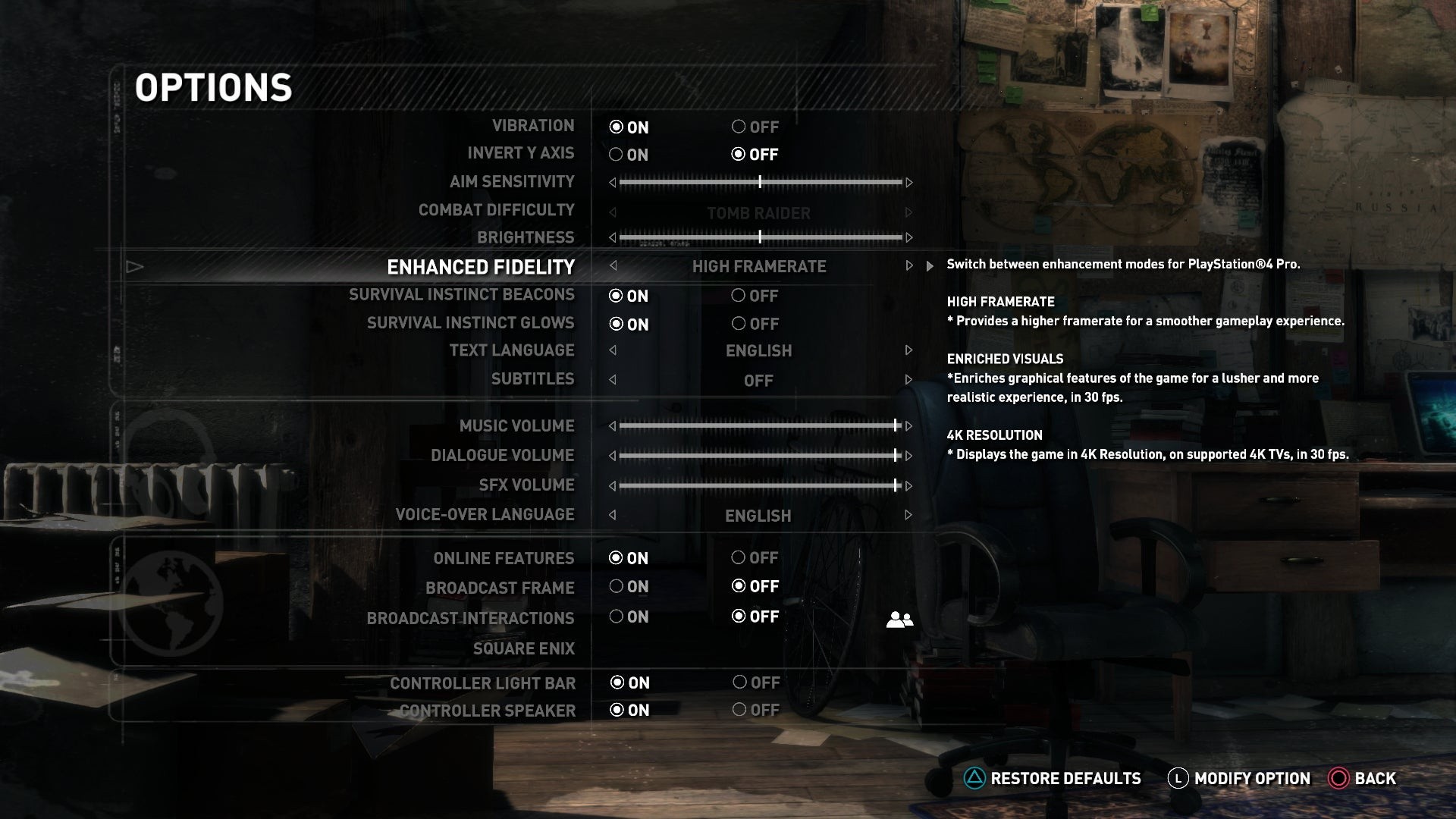The height and width of the screenshot is (819, 1456).
Task: Change Text Language to next option
Action: [908, 350]
